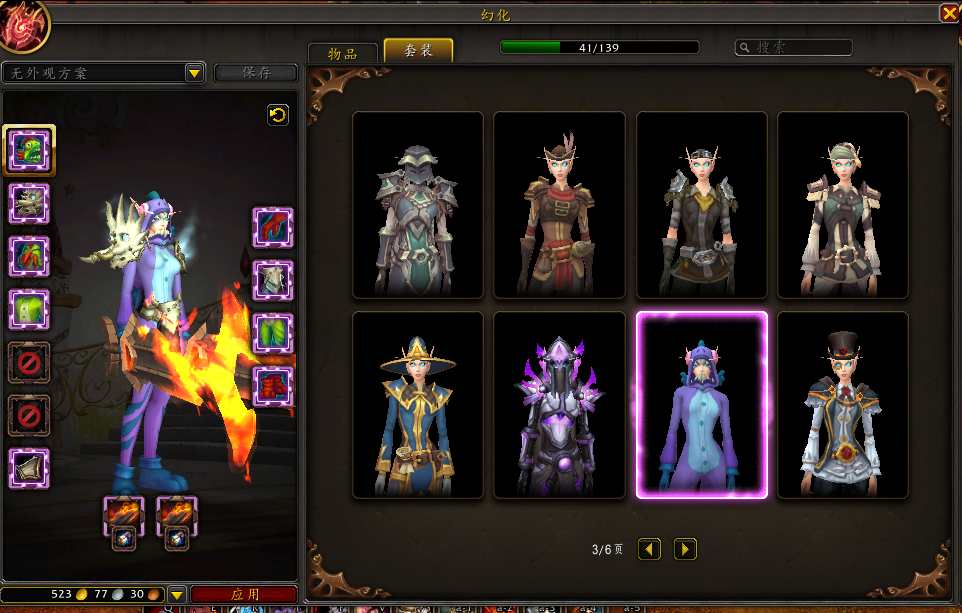Apply the transmog with 应用 button
This screenshot has height=613, width=962.
tap(244, 594)
